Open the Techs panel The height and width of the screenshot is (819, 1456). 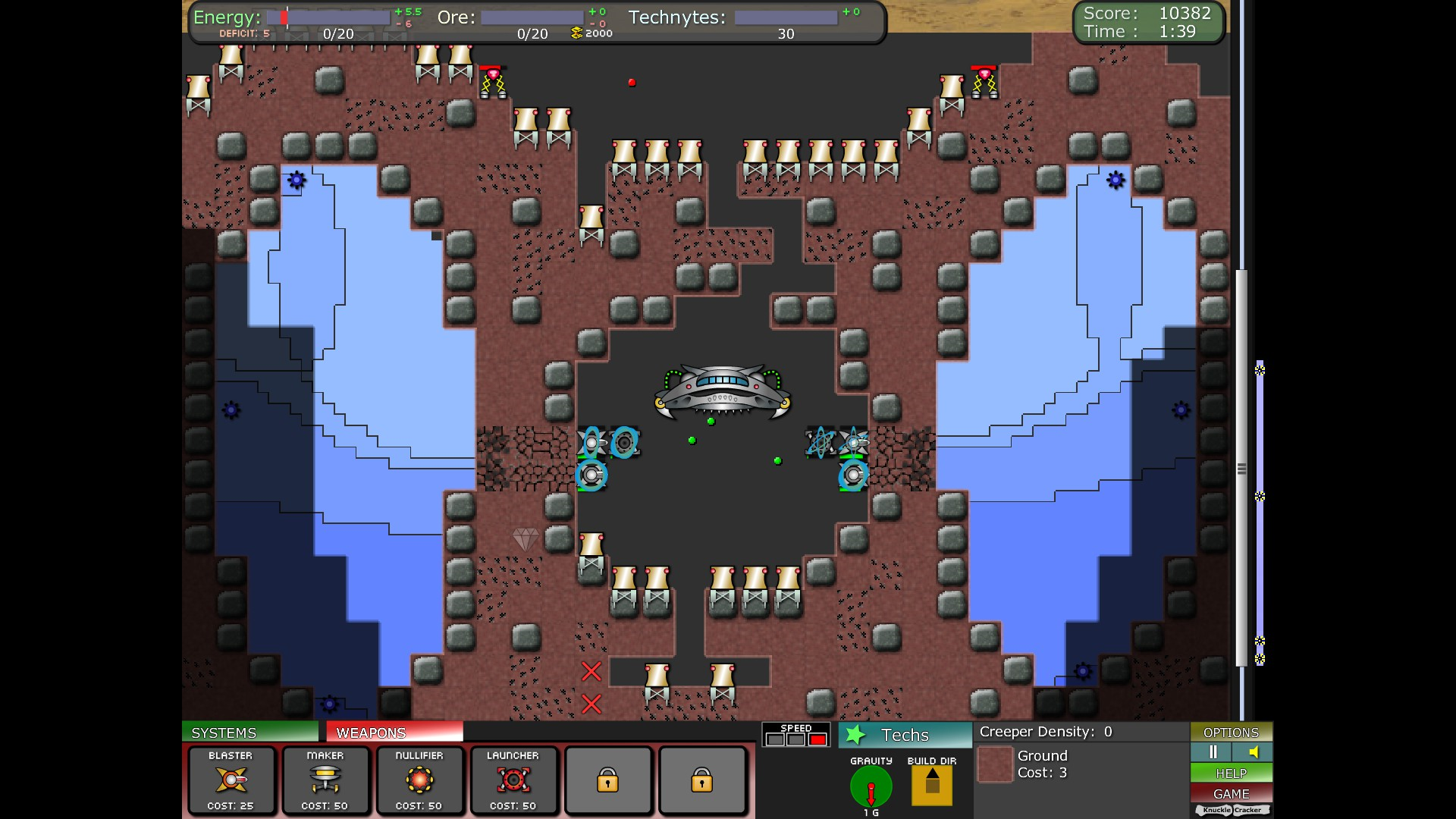pos(905,735)
